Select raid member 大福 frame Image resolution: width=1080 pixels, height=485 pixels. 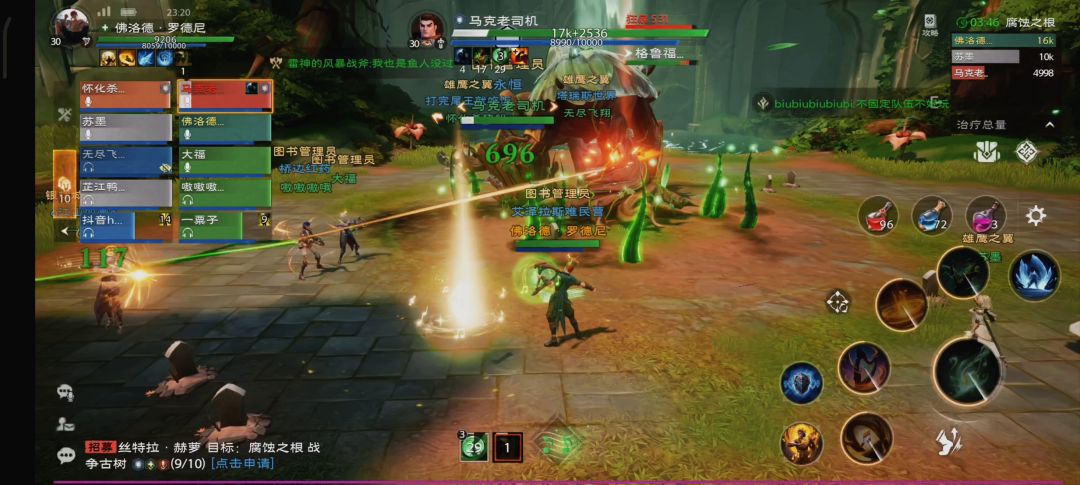pyautogui.click(x=224, y=160)
